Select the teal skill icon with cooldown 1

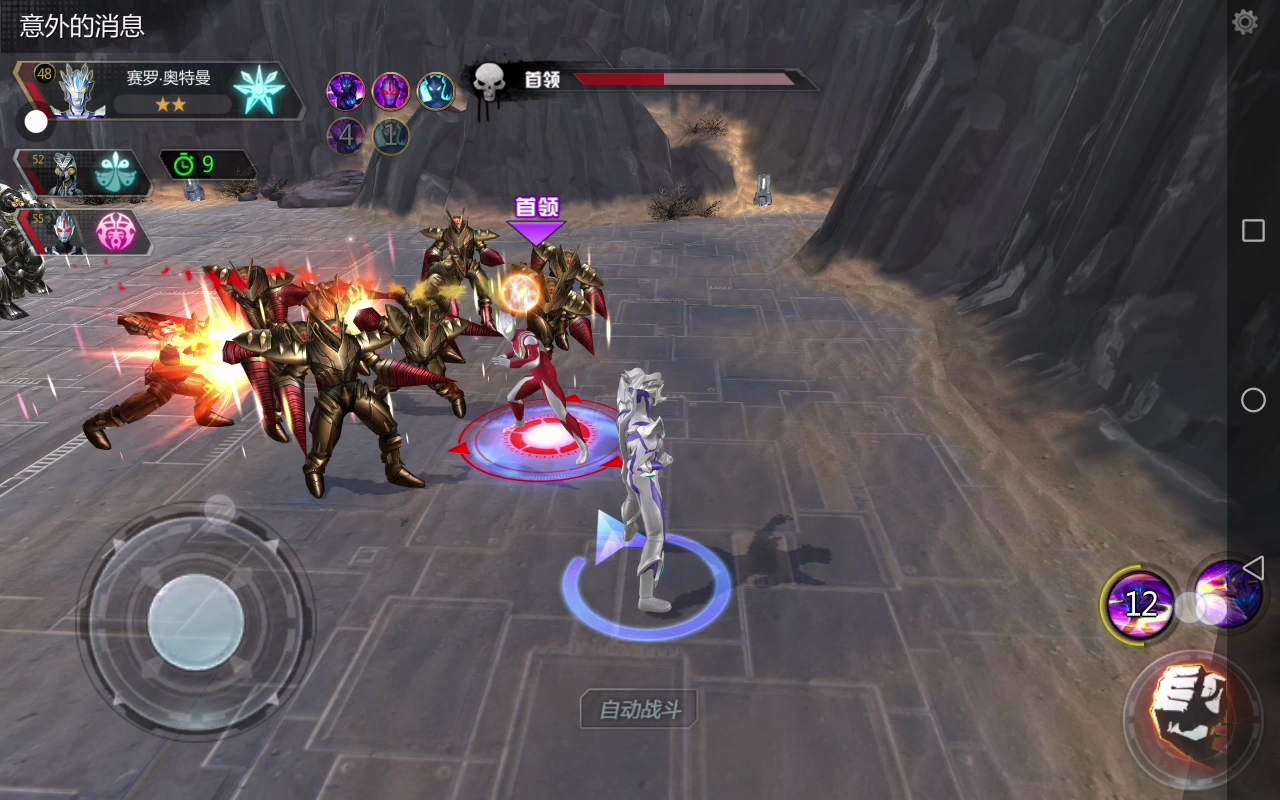pyautogui.click(x=391, y=136)
